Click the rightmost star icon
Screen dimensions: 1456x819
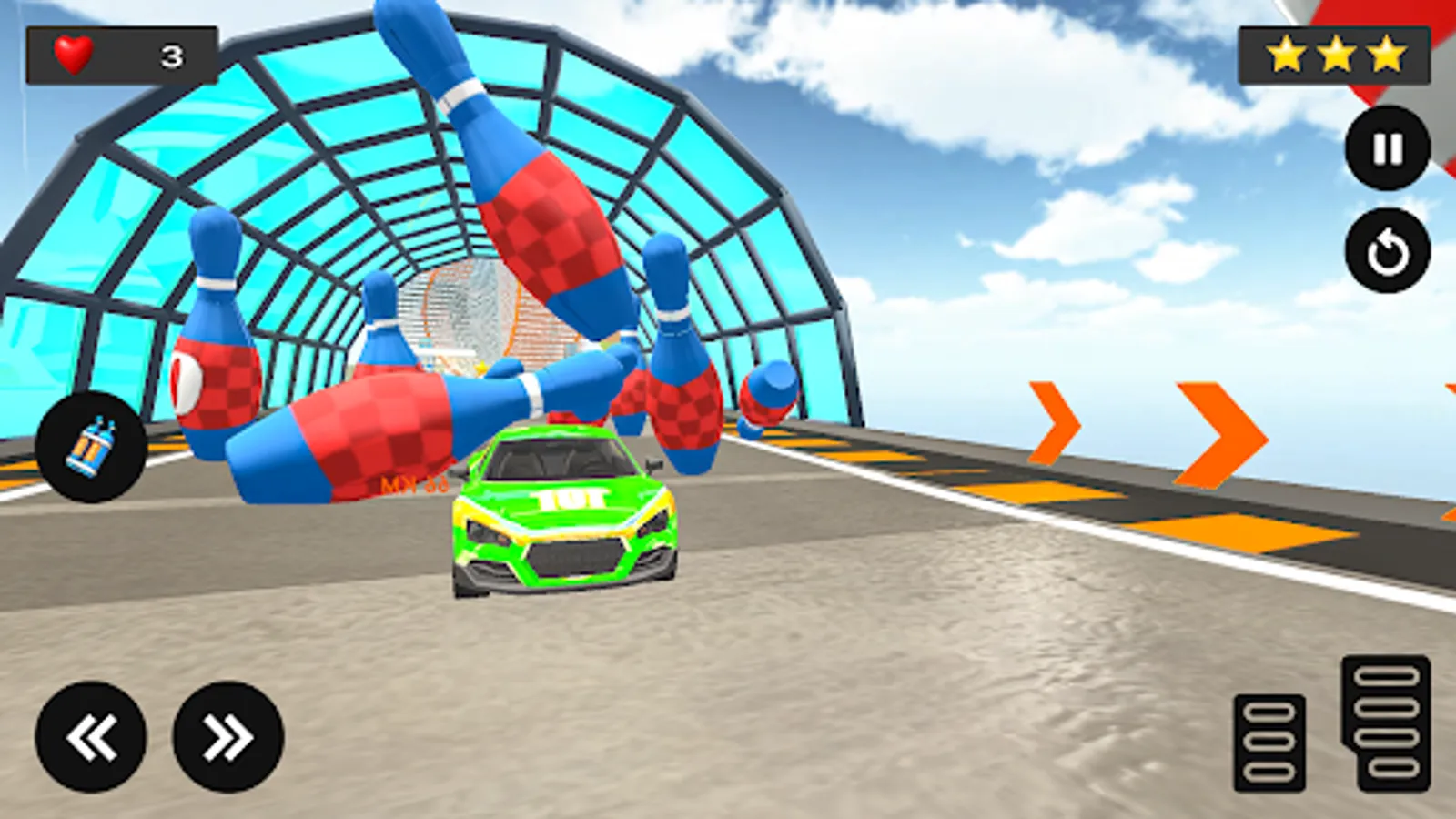pos(1385,52)
